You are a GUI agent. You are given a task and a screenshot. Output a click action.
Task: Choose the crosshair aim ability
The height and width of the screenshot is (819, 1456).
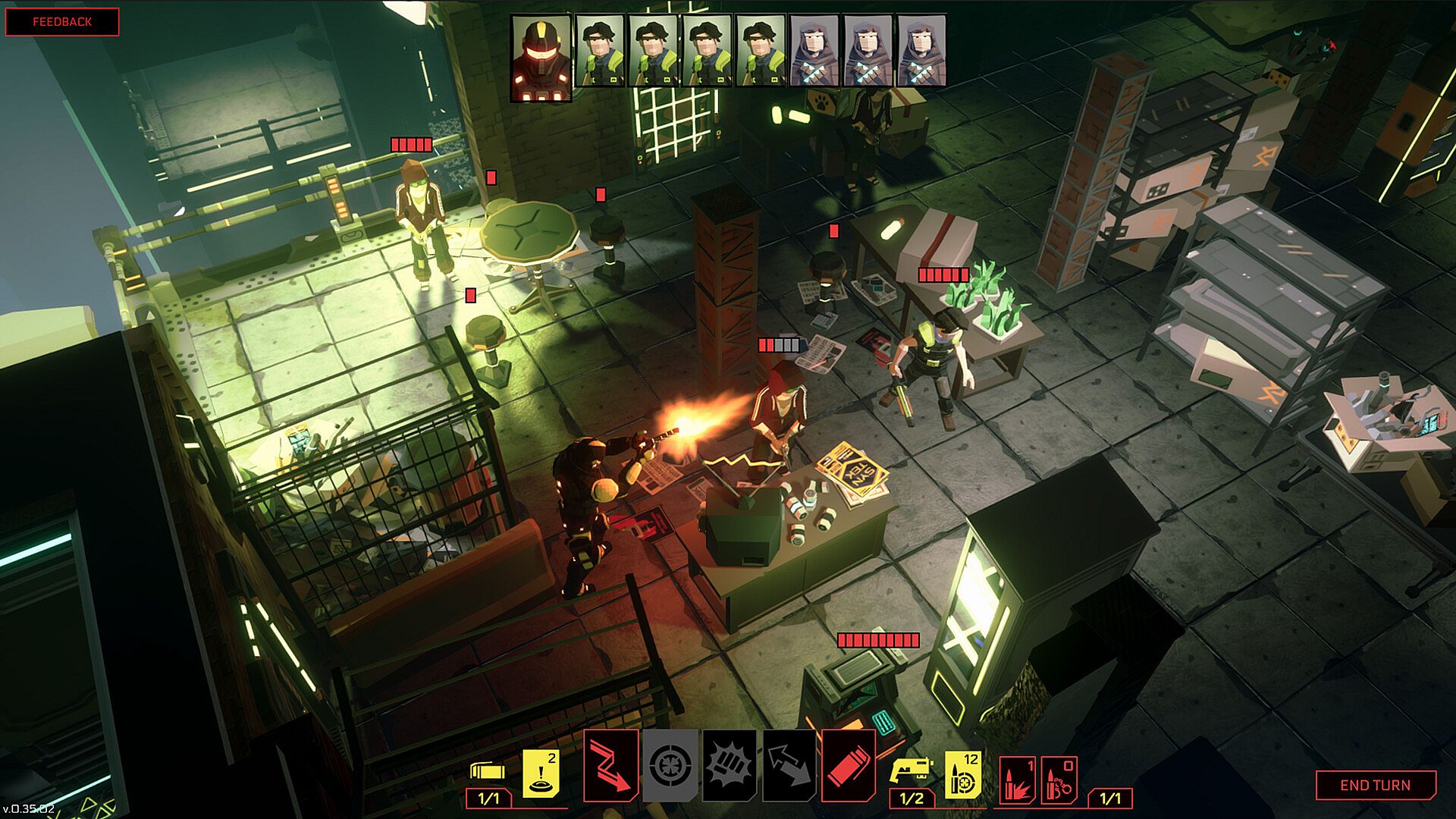coord(670,766)
